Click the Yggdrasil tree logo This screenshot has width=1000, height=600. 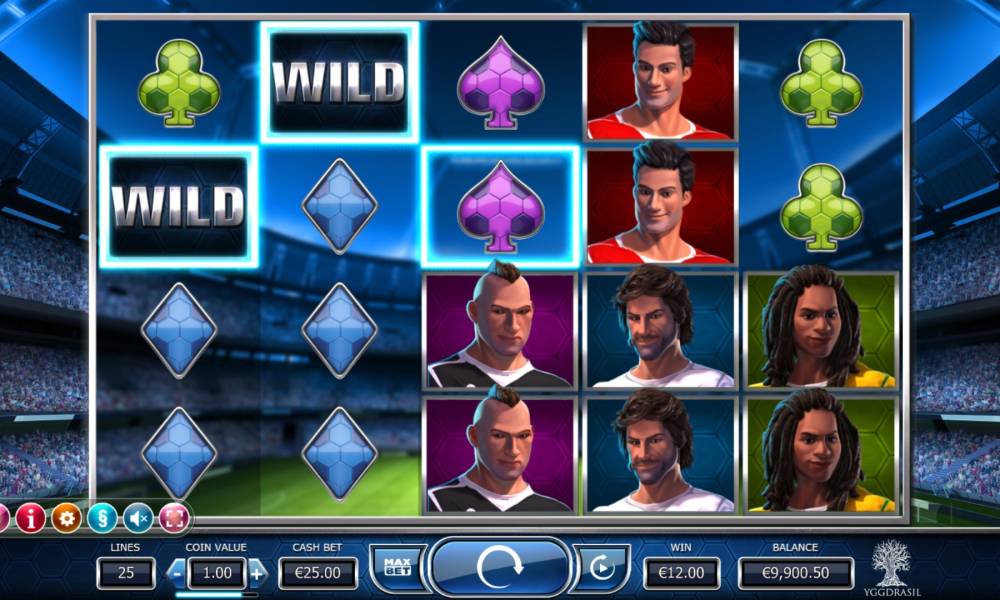coord(892,565)
